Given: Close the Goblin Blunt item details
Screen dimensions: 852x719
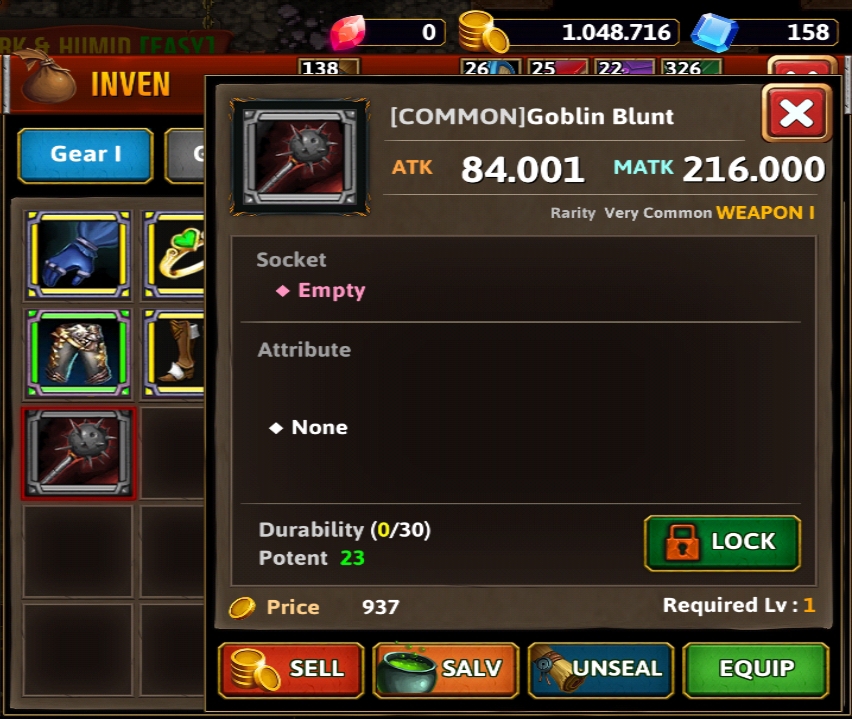Looking at the screenshot, I should [796, 114].
